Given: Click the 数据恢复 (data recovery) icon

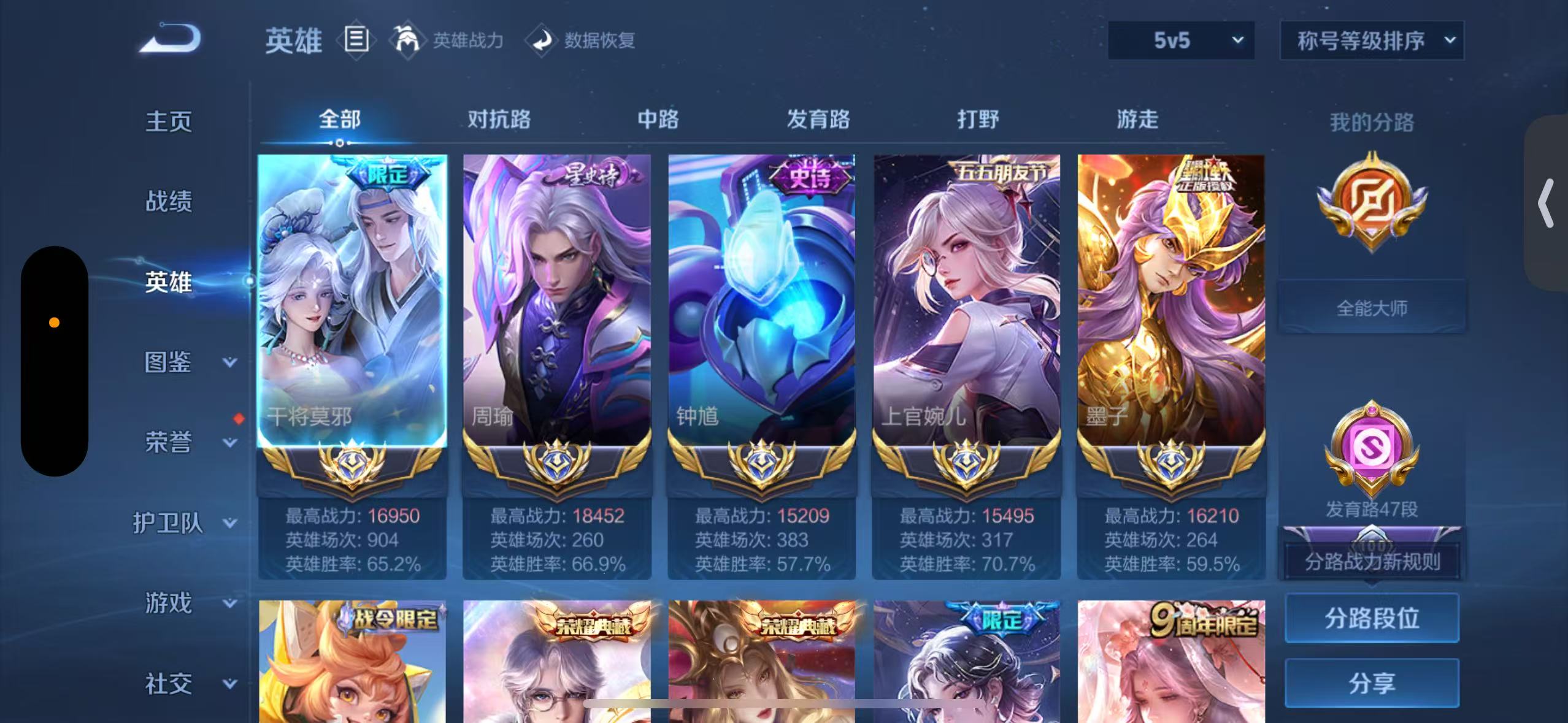Looking at the screenshot, I should (x=542, y=40).
